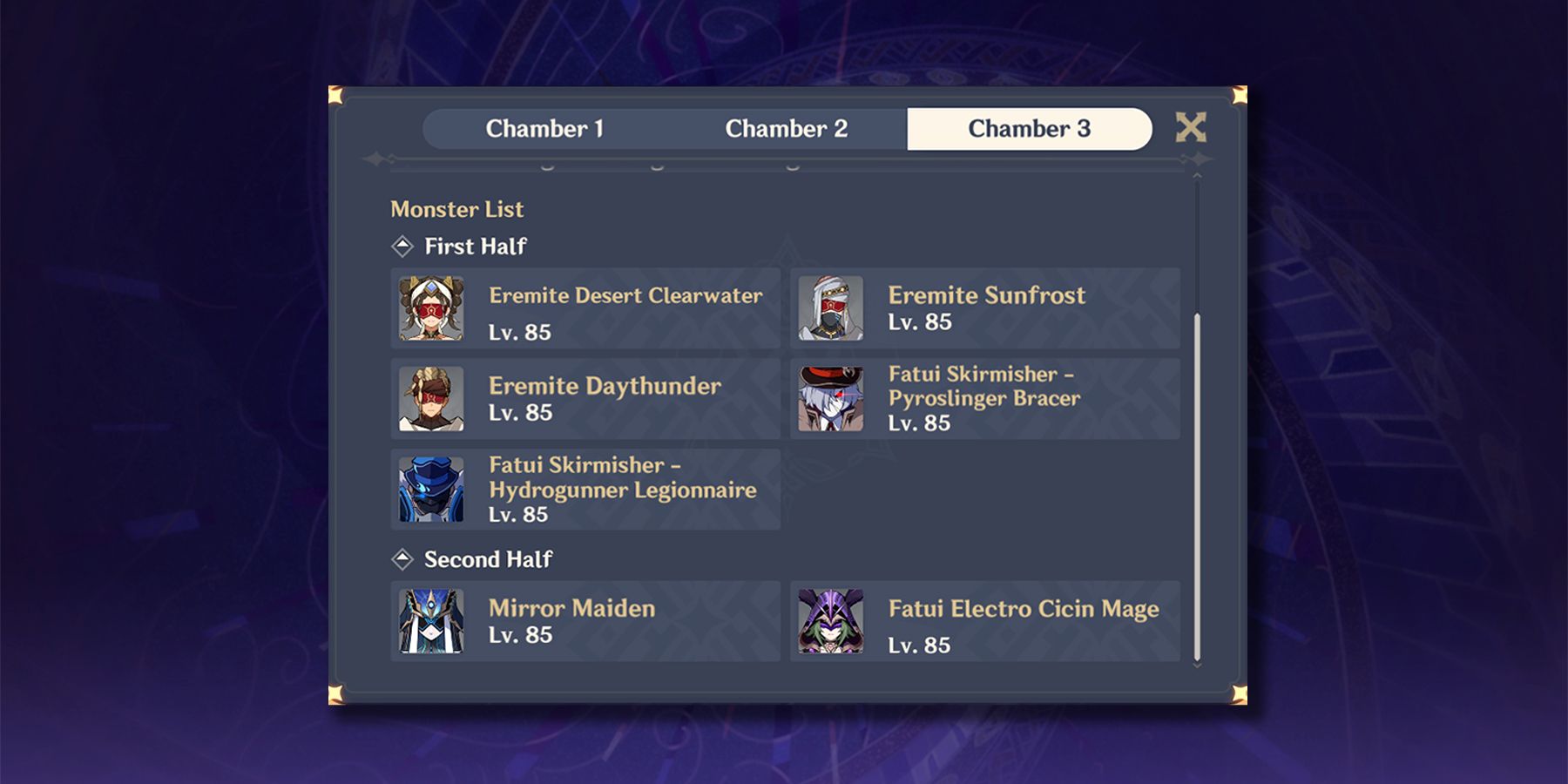Toggle the Fatui Electro Cicin Mage entry

click(984, 622)
